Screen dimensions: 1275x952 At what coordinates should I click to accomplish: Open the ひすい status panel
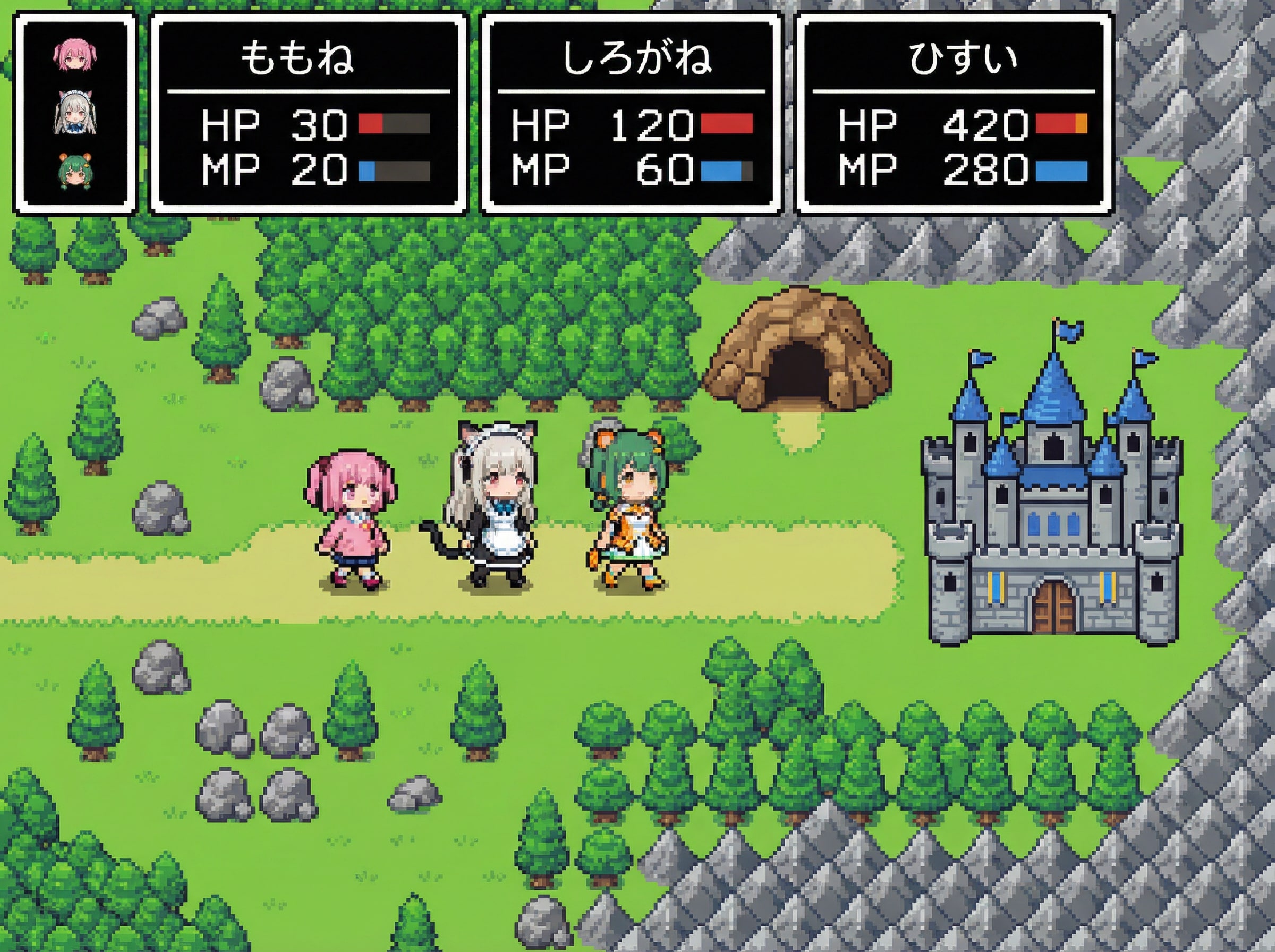click(954, 114)
